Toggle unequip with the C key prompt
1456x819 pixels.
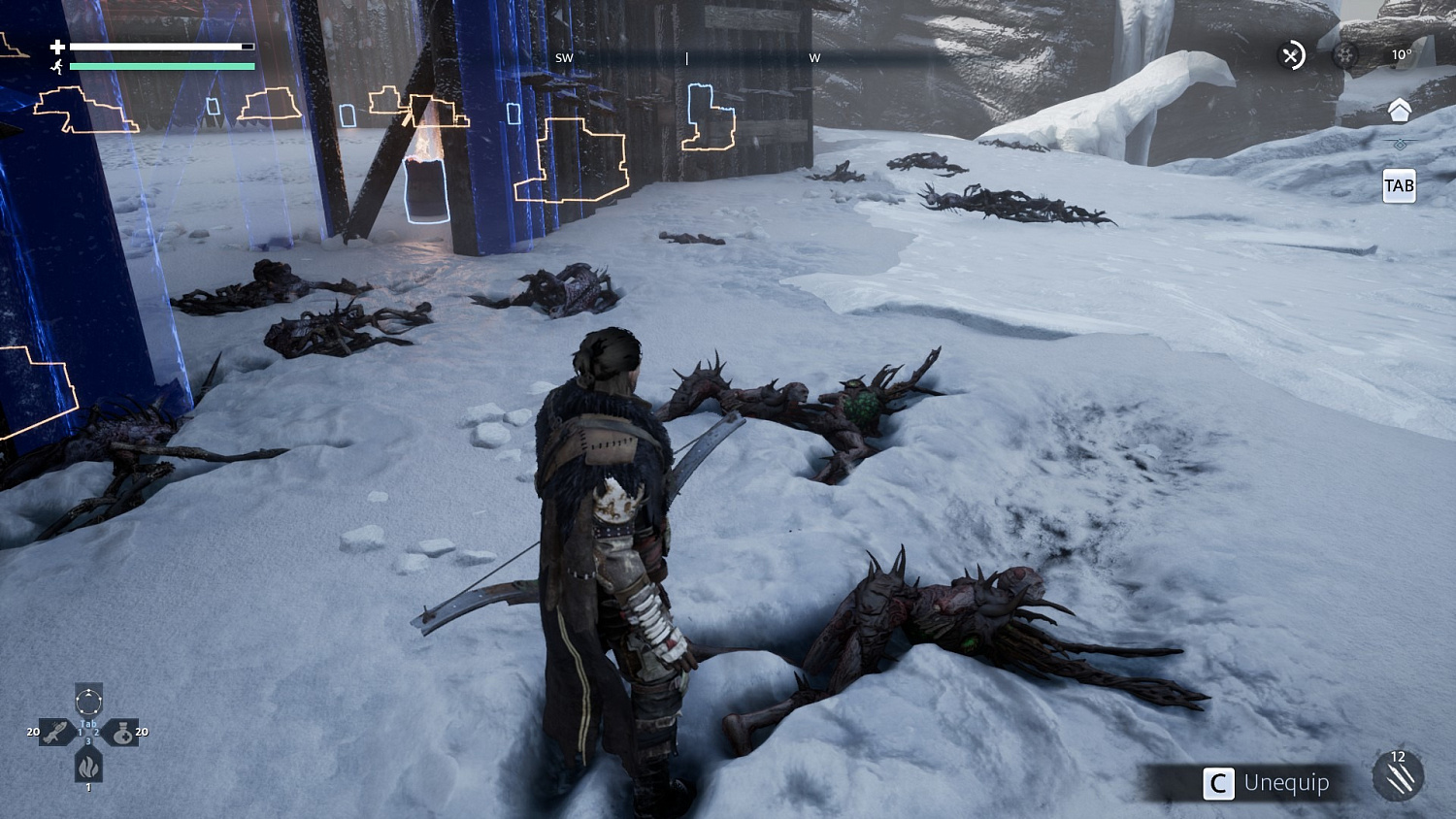[x=1219, y=784]
